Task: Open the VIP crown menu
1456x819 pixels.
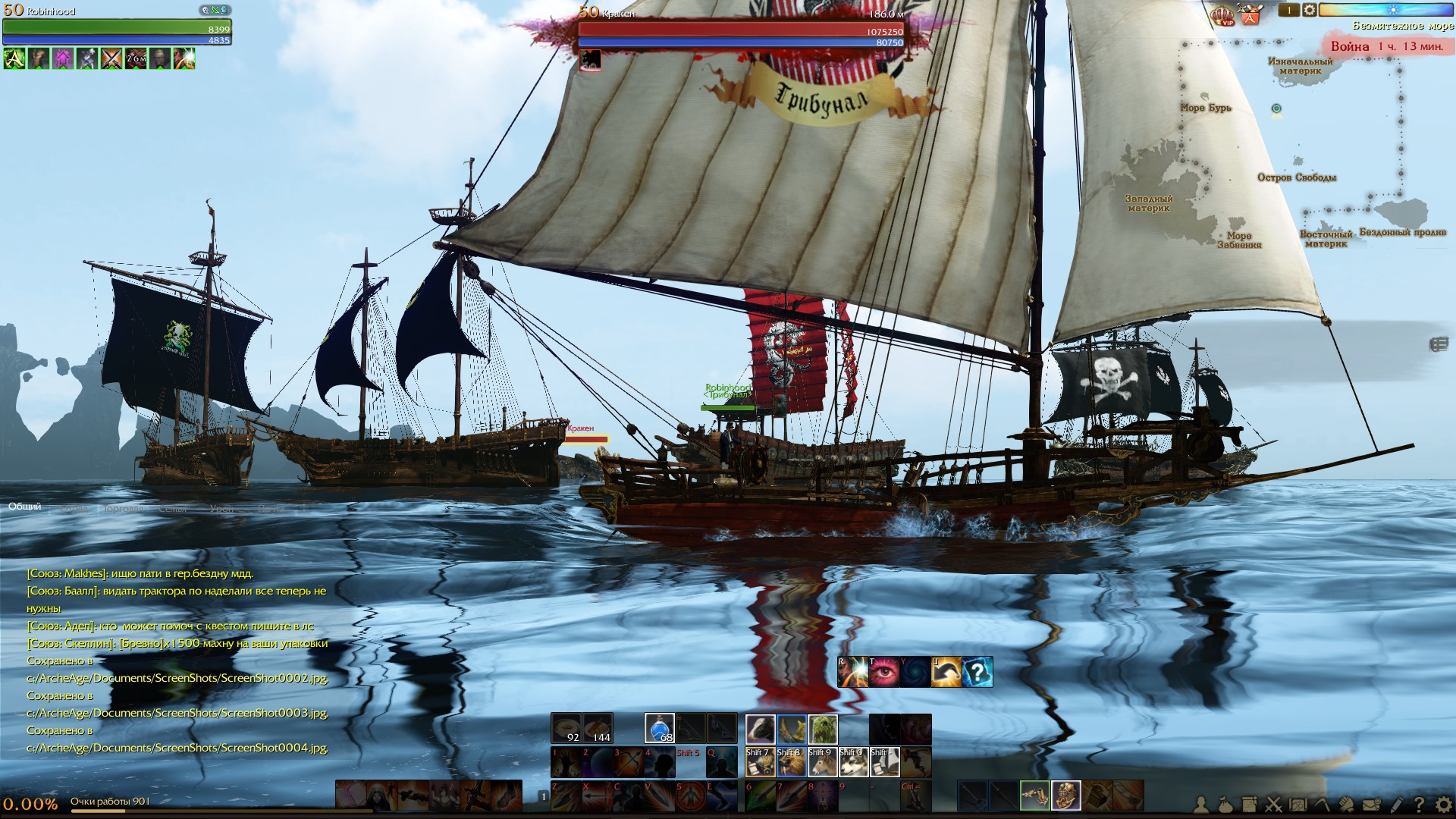Action: point(1222,15)
